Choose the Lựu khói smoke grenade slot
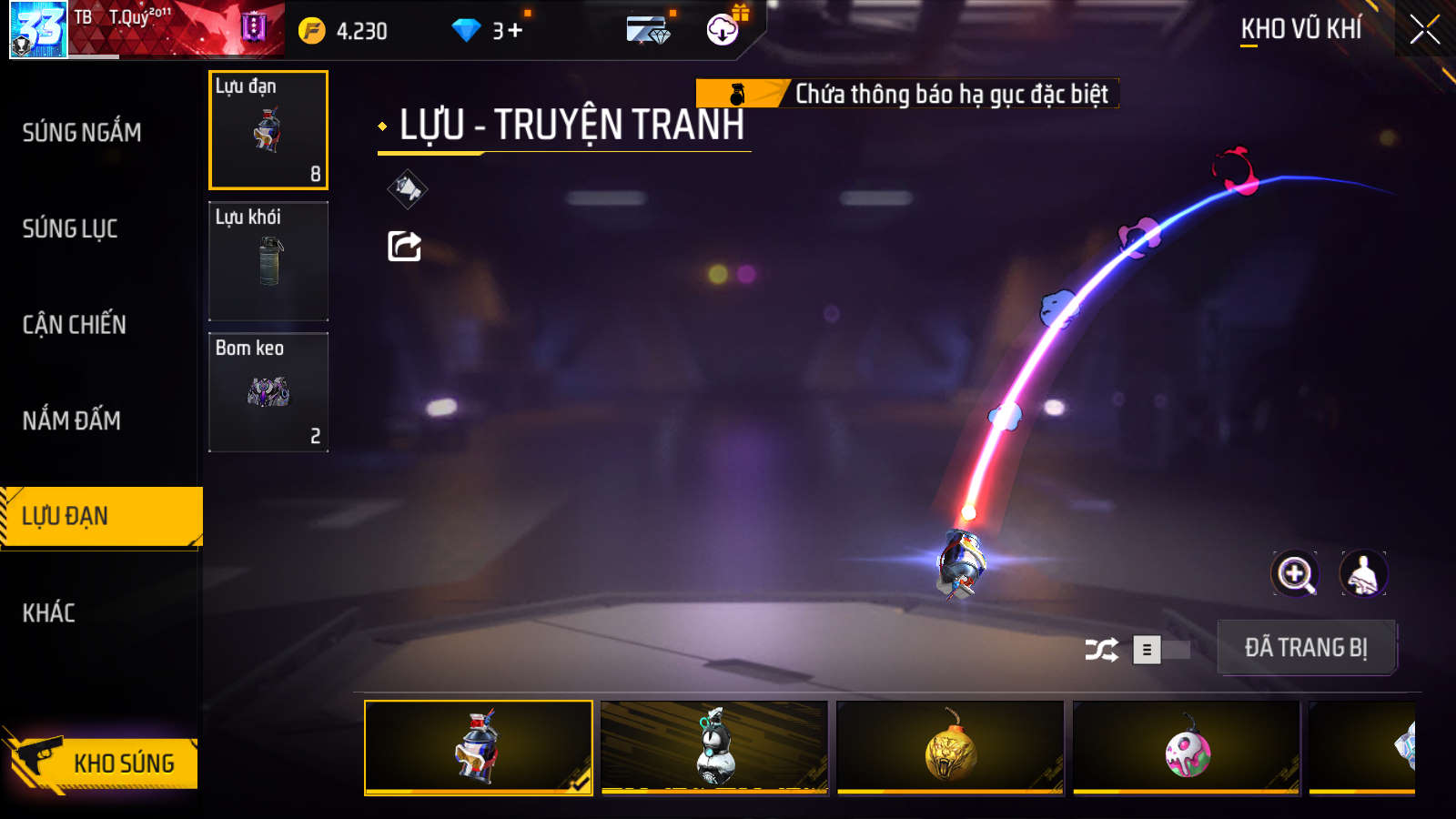Viewport: 1456px width, 819px height. tap(268, 261)
